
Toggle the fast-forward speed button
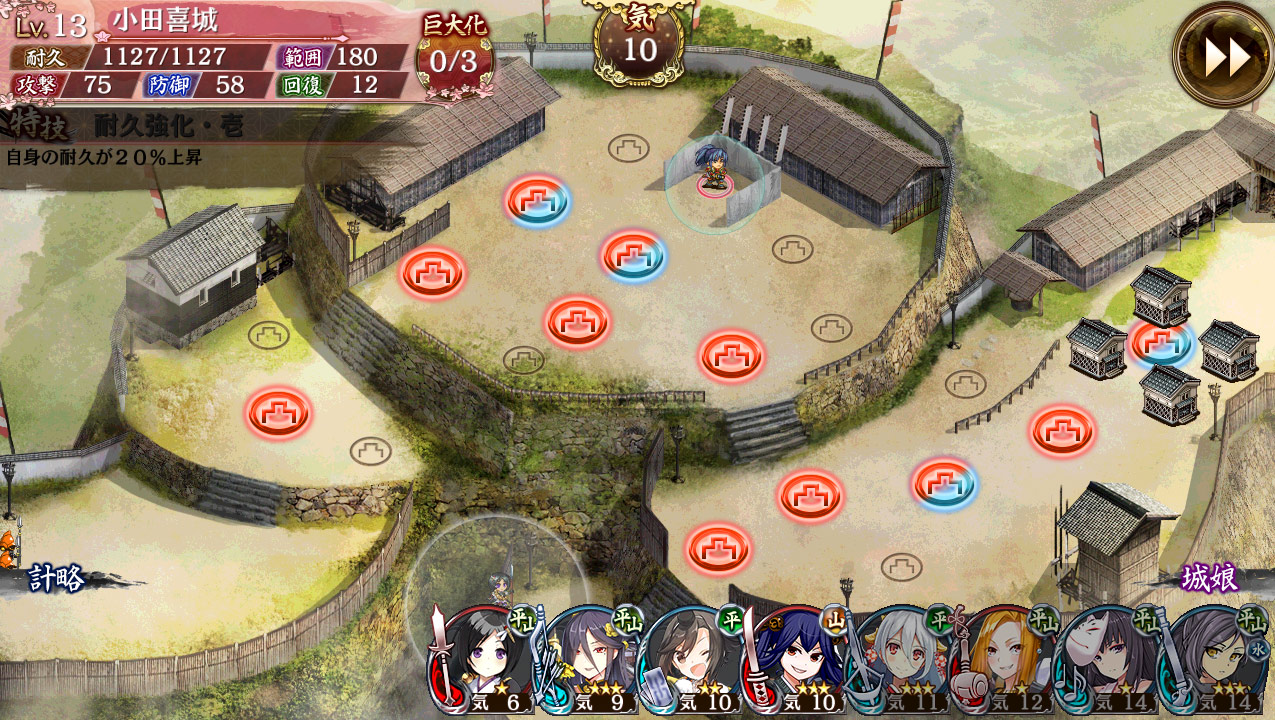point(1225,56)
